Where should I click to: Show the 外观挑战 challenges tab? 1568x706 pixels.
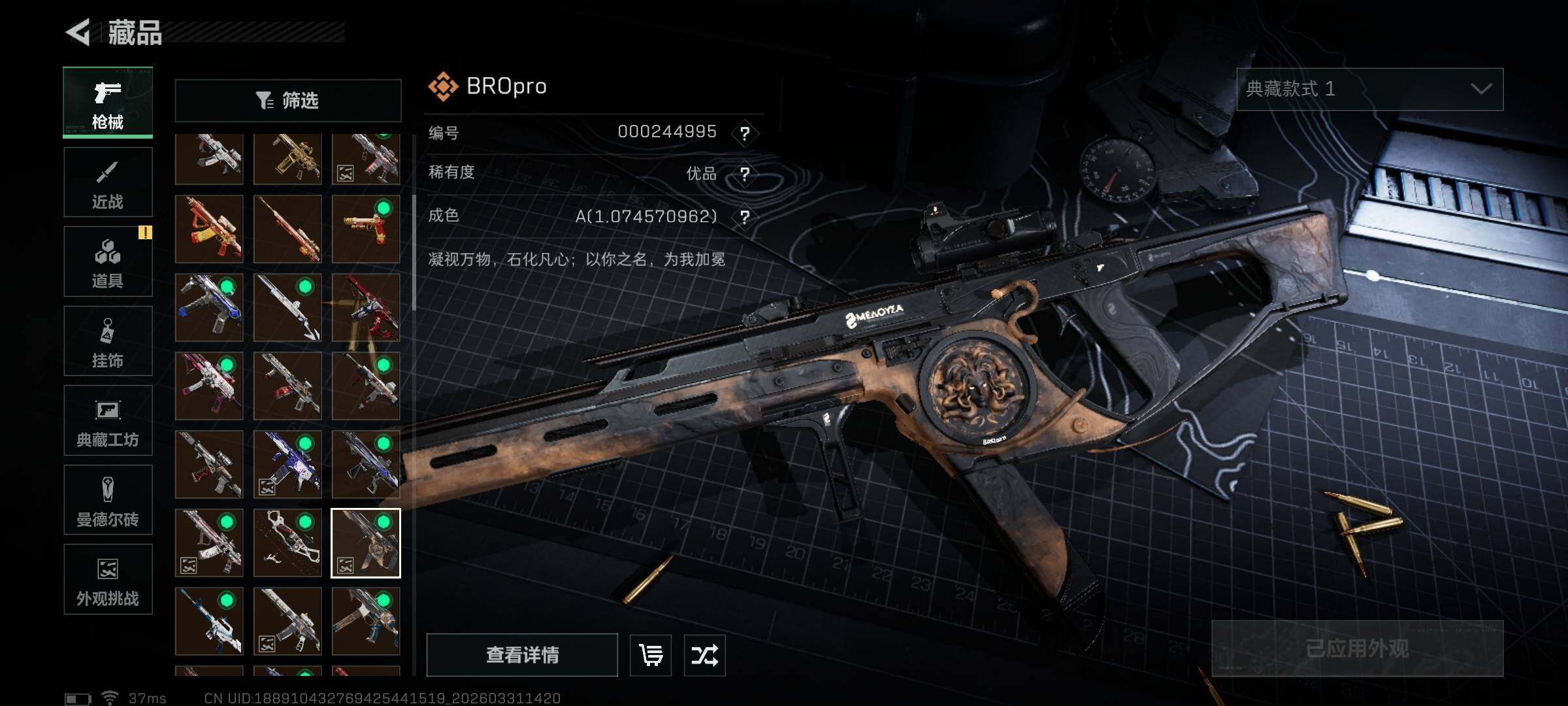pos(108,579)
